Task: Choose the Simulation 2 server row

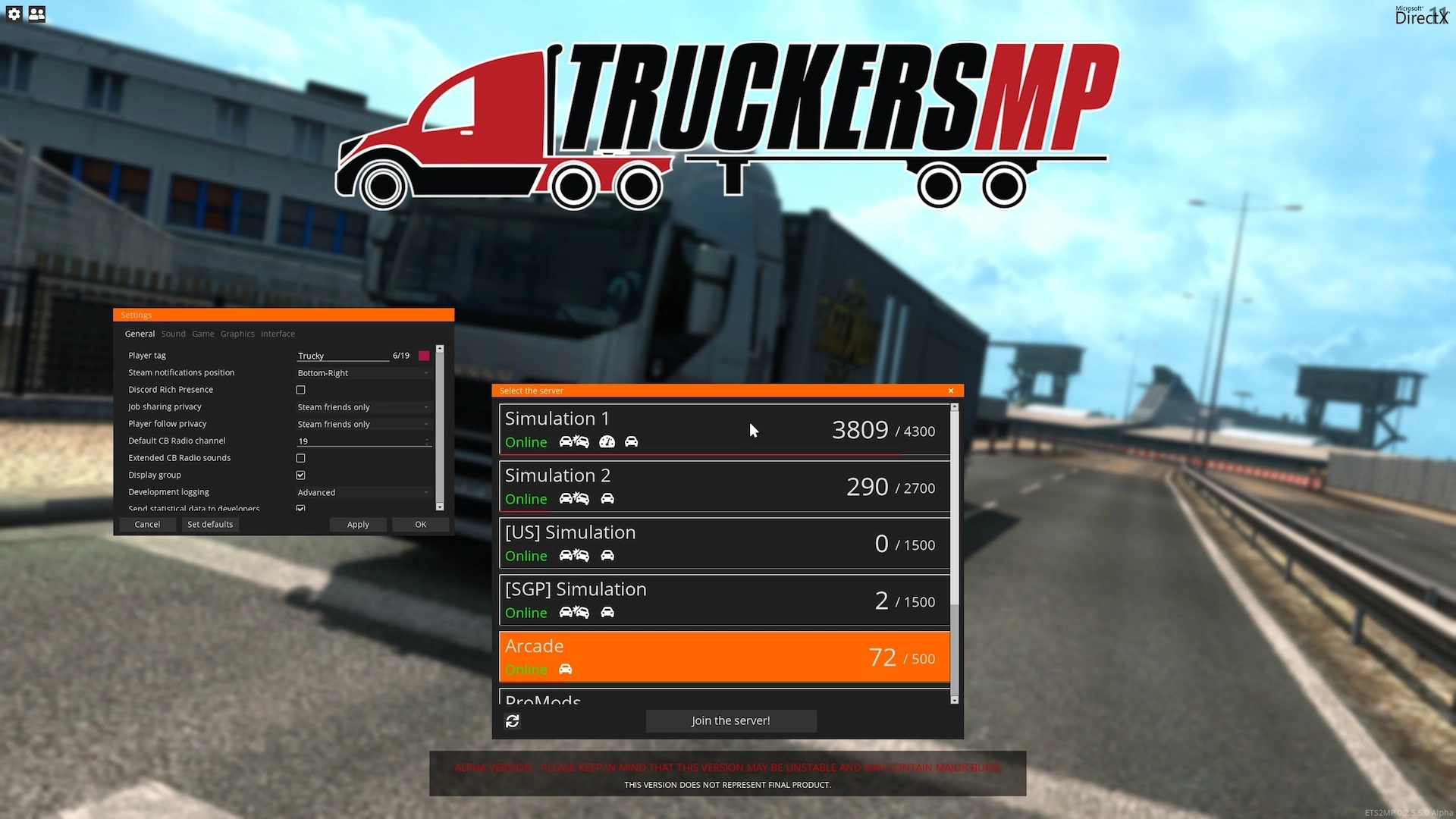Action: tap(724, 487)
